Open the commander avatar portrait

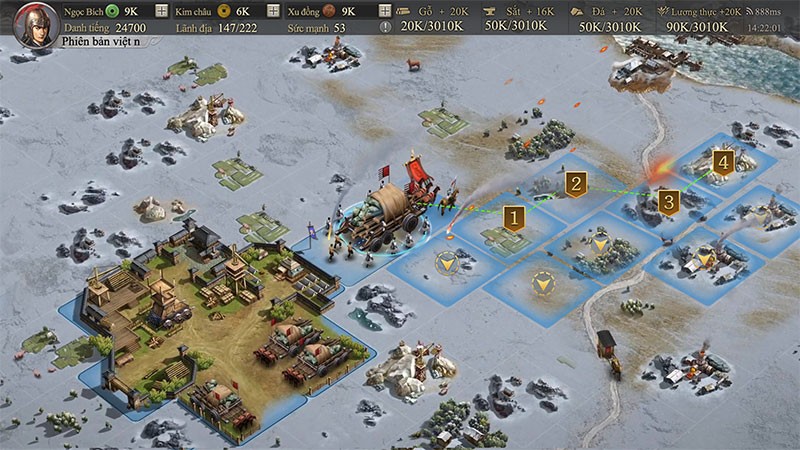tap(36, 24)
